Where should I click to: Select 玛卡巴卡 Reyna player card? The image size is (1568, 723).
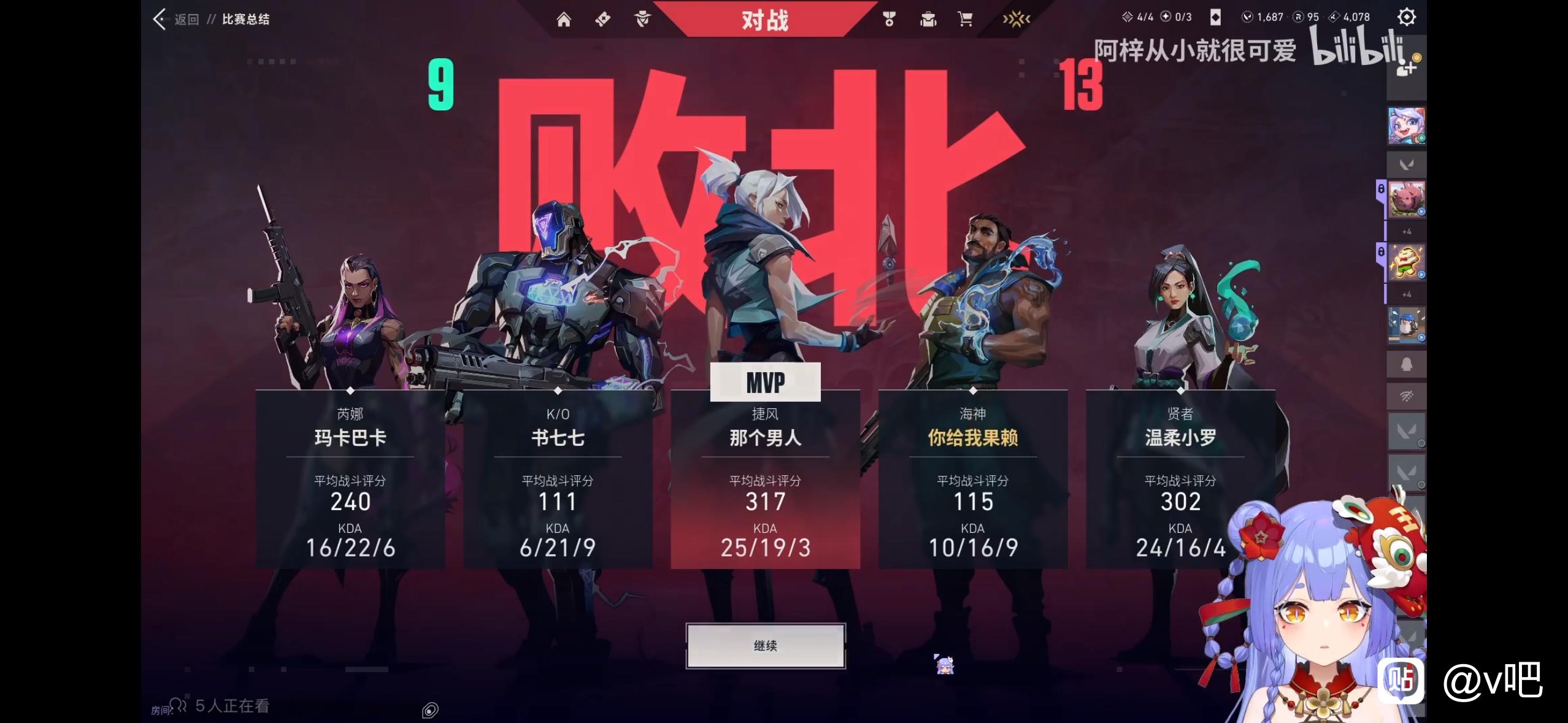[350, 478]
